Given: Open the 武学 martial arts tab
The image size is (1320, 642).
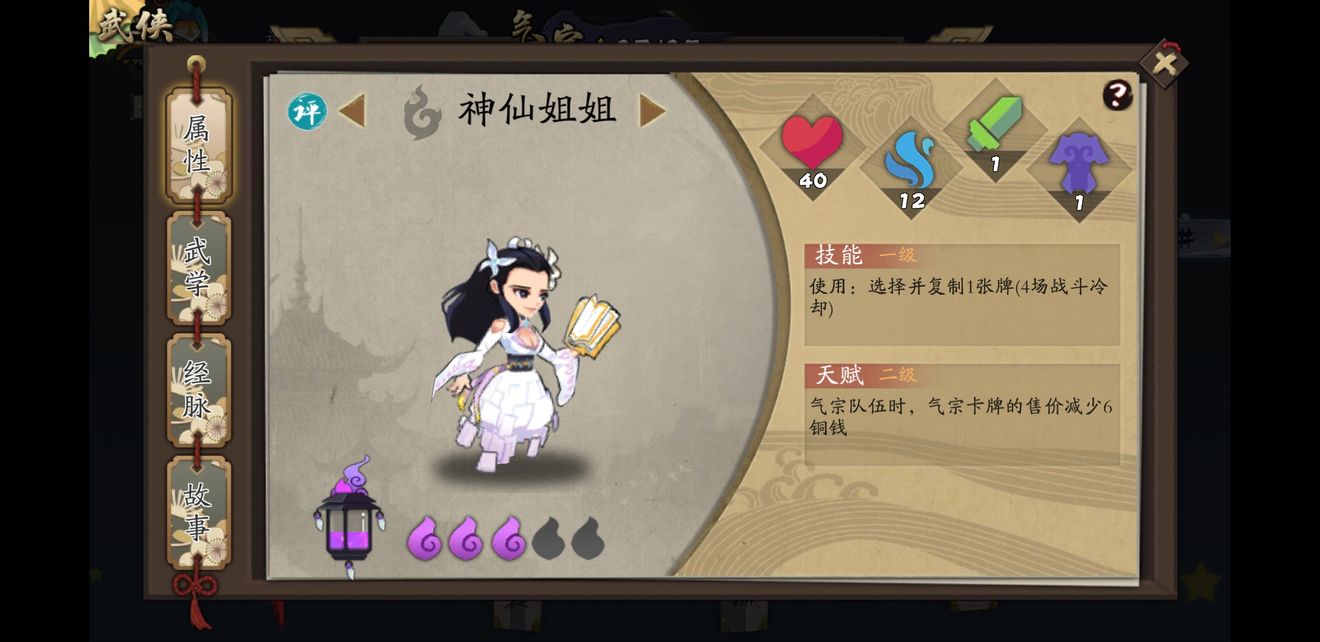Looking at the screenshot, I should (x=198, y=268).
